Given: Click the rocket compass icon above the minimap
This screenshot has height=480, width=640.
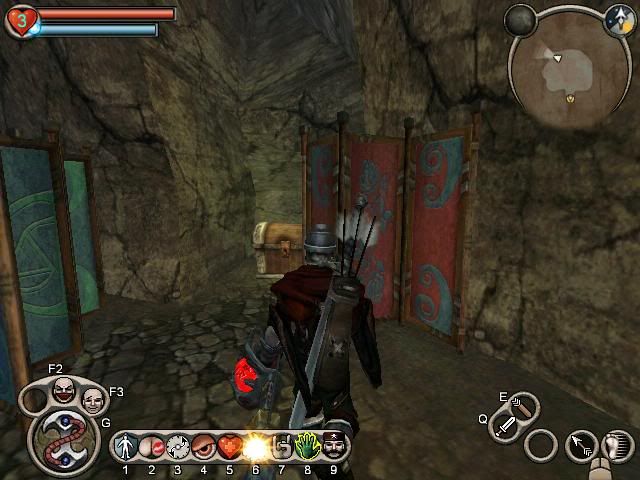Looking at the screenshot, I should (x=619, y=19).
